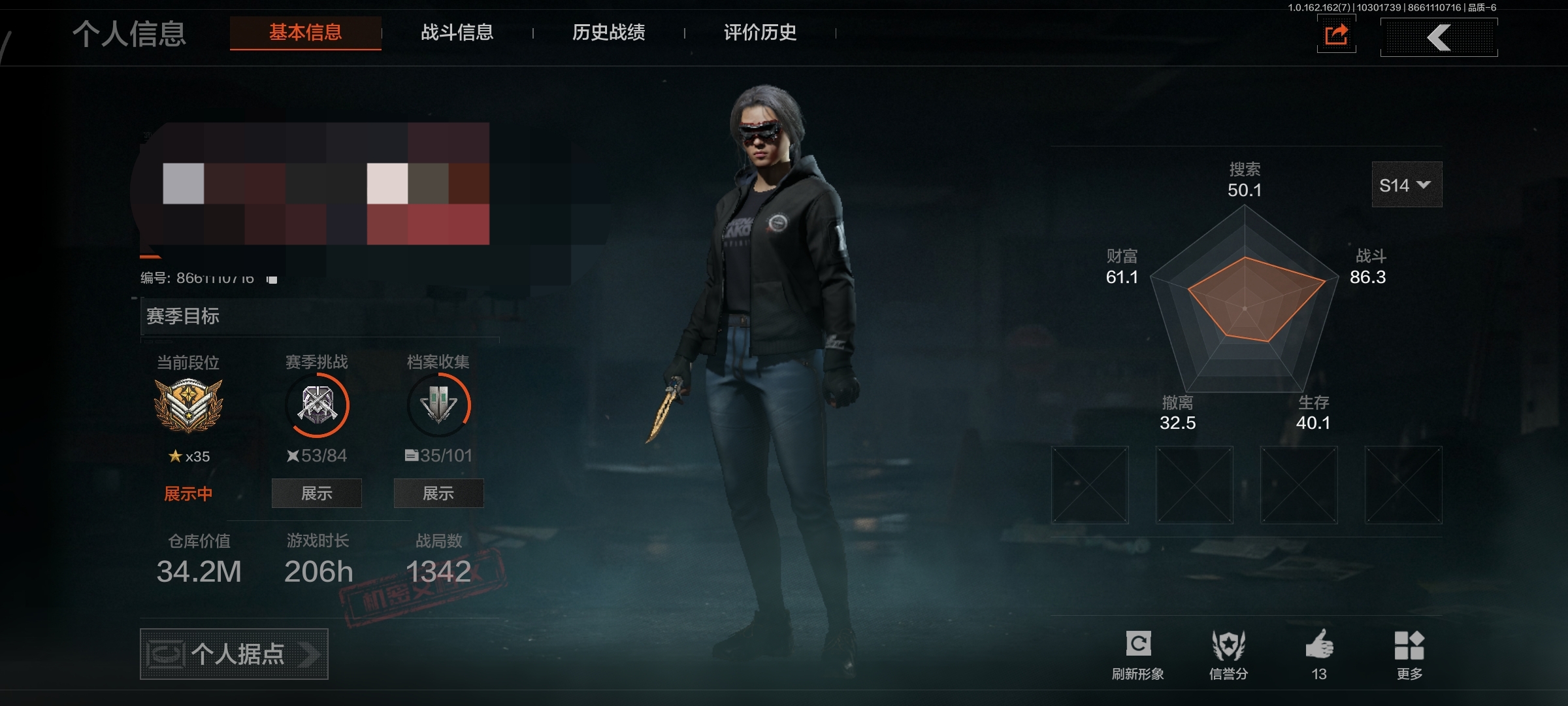
Task: Show the 赛季挑战 badge
Action: point(317,494)
